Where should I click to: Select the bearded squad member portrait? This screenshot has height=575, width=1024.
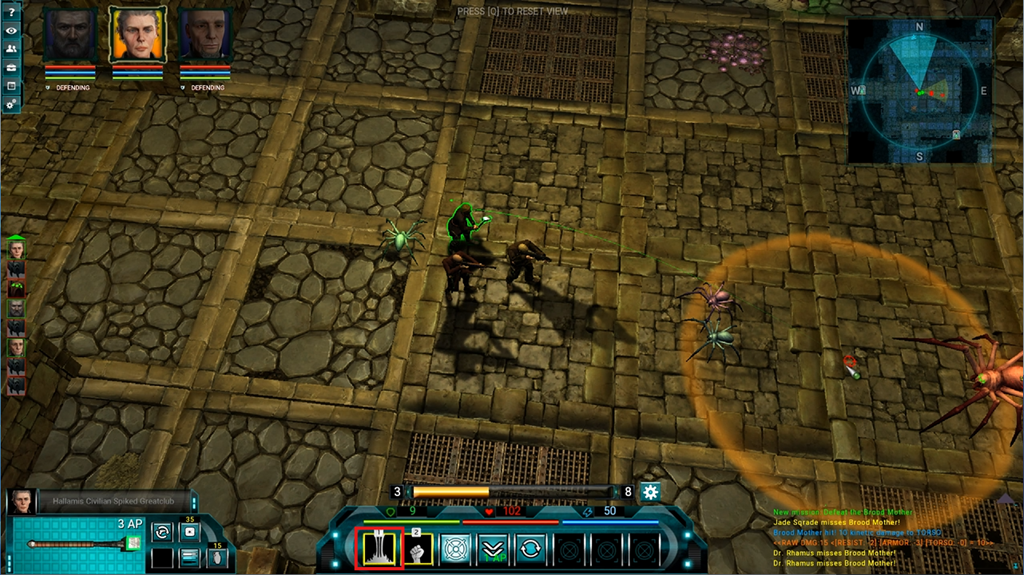[x=69, y=36]
